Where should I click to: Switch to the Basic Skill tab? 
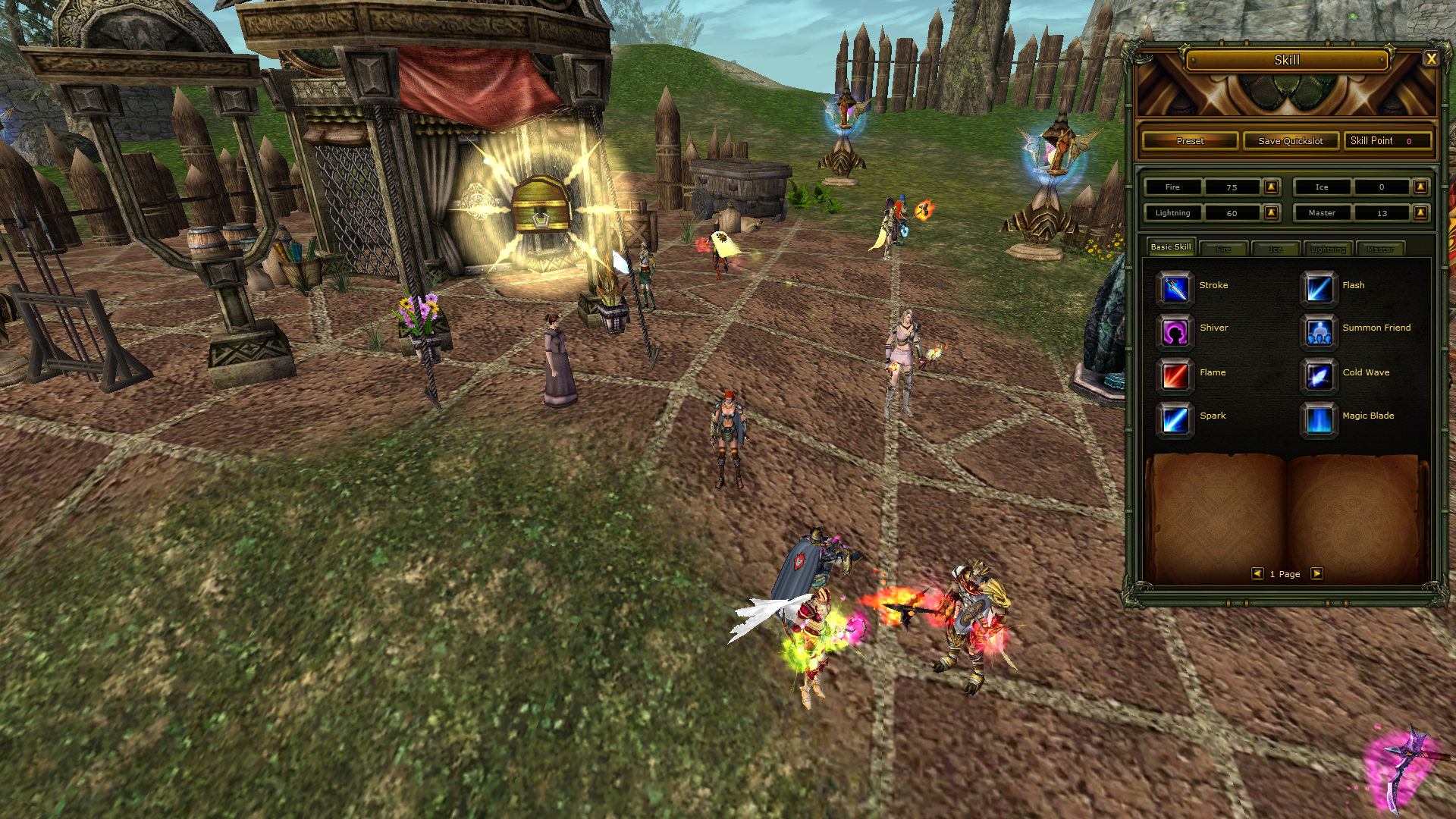pos(1170,247)
